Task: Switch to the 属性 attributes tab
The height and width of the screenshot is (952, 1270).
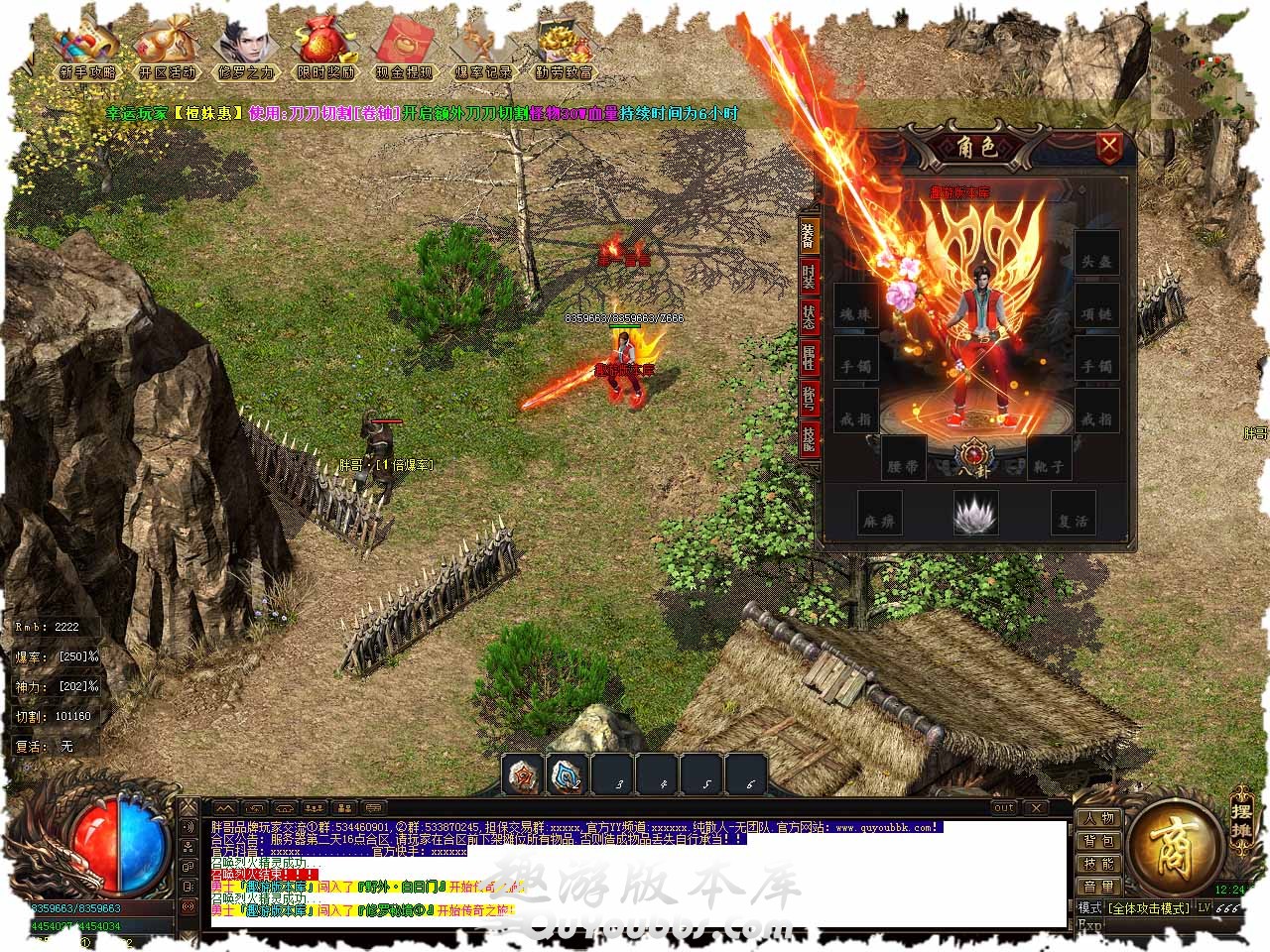Action: click(x=810, y=357)
